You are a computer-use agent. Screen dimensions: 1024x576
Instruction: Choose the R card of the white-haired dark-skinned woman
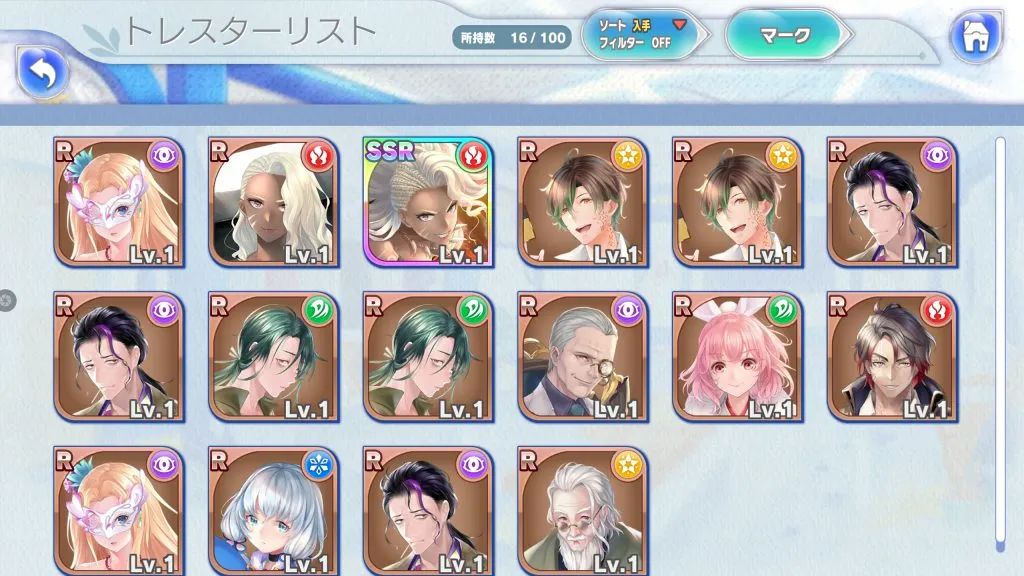coord(273,202)
